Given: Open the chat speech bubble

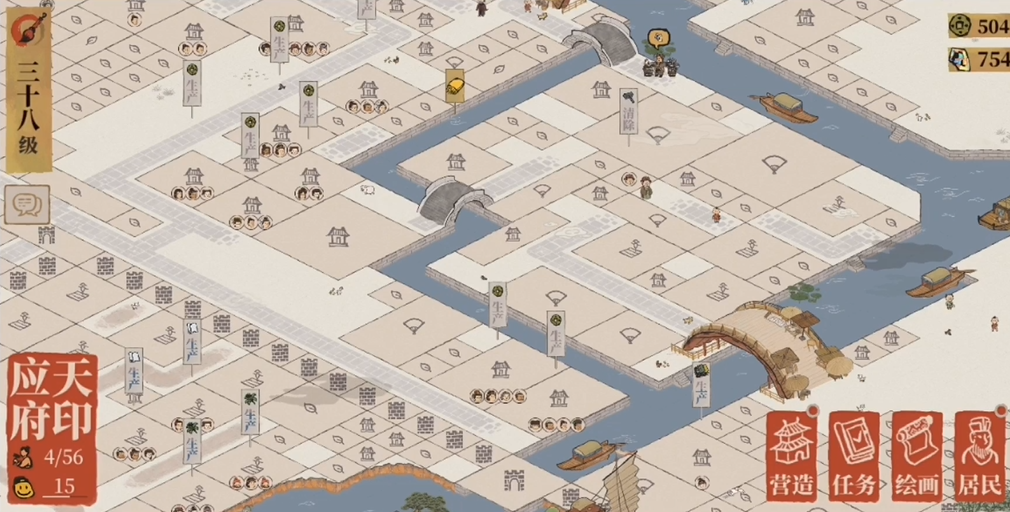Looking at the screenshot, I should point(25,204).
